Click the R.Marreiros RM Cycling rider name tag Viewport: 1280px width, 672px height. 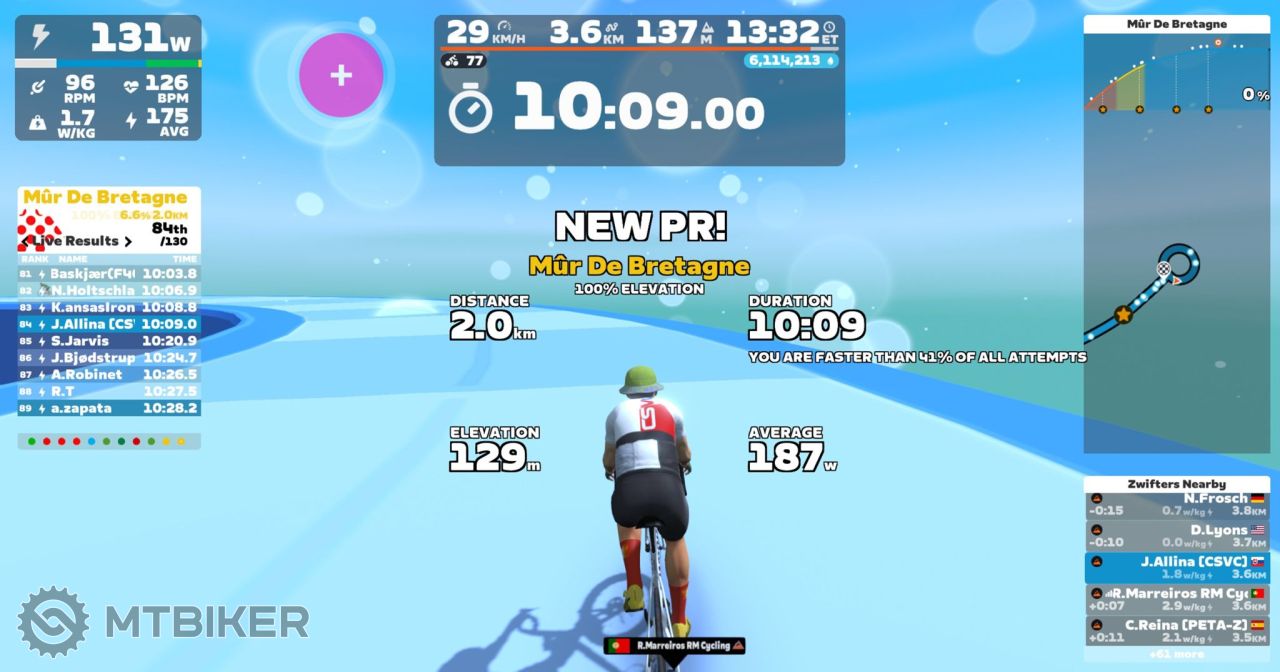pos(675,646)
